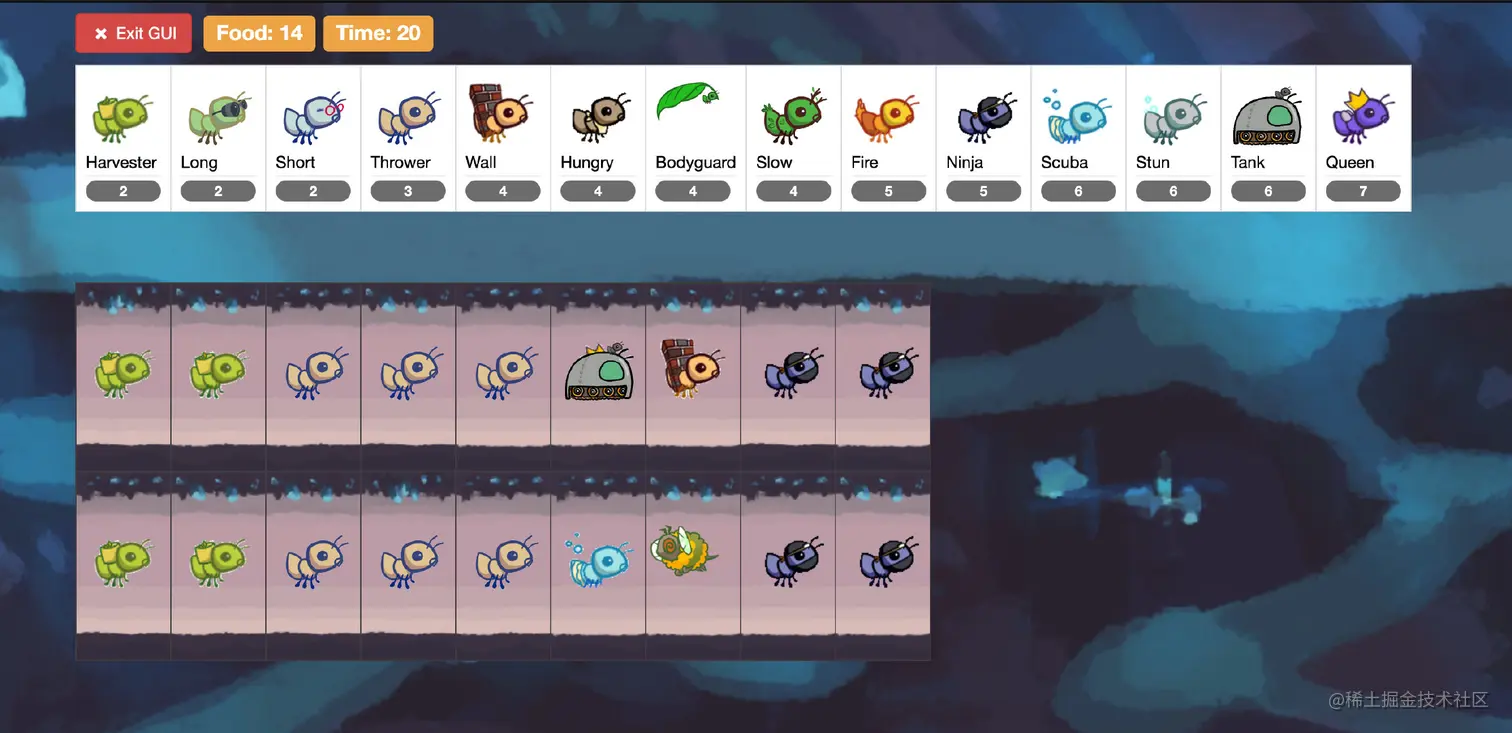The height and width of the screenshot is (733, 1512).
Task: Select the Slow ant card
Action: [793, 138]
